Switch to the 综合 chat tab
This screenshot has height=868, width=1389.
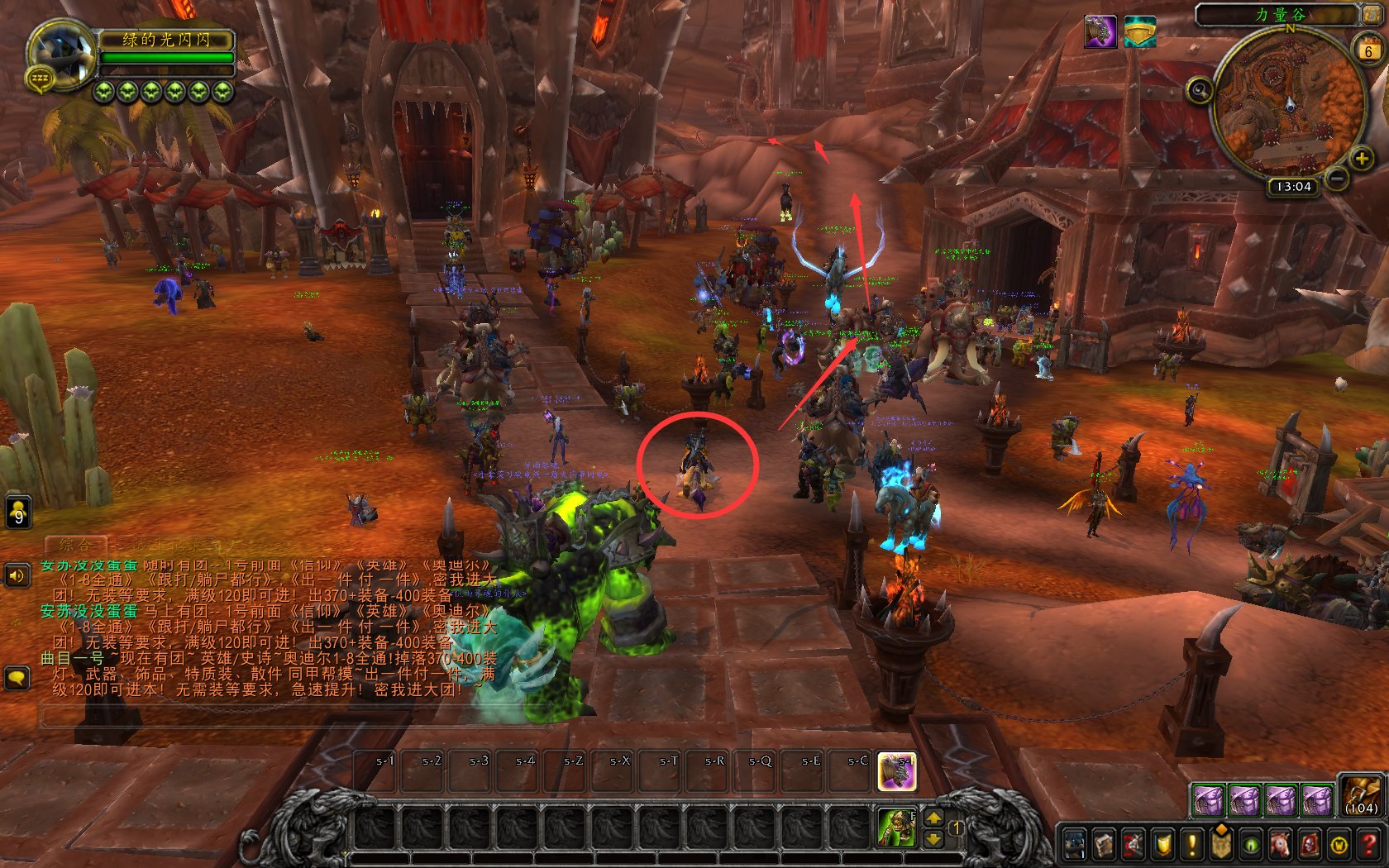point(74,545)
